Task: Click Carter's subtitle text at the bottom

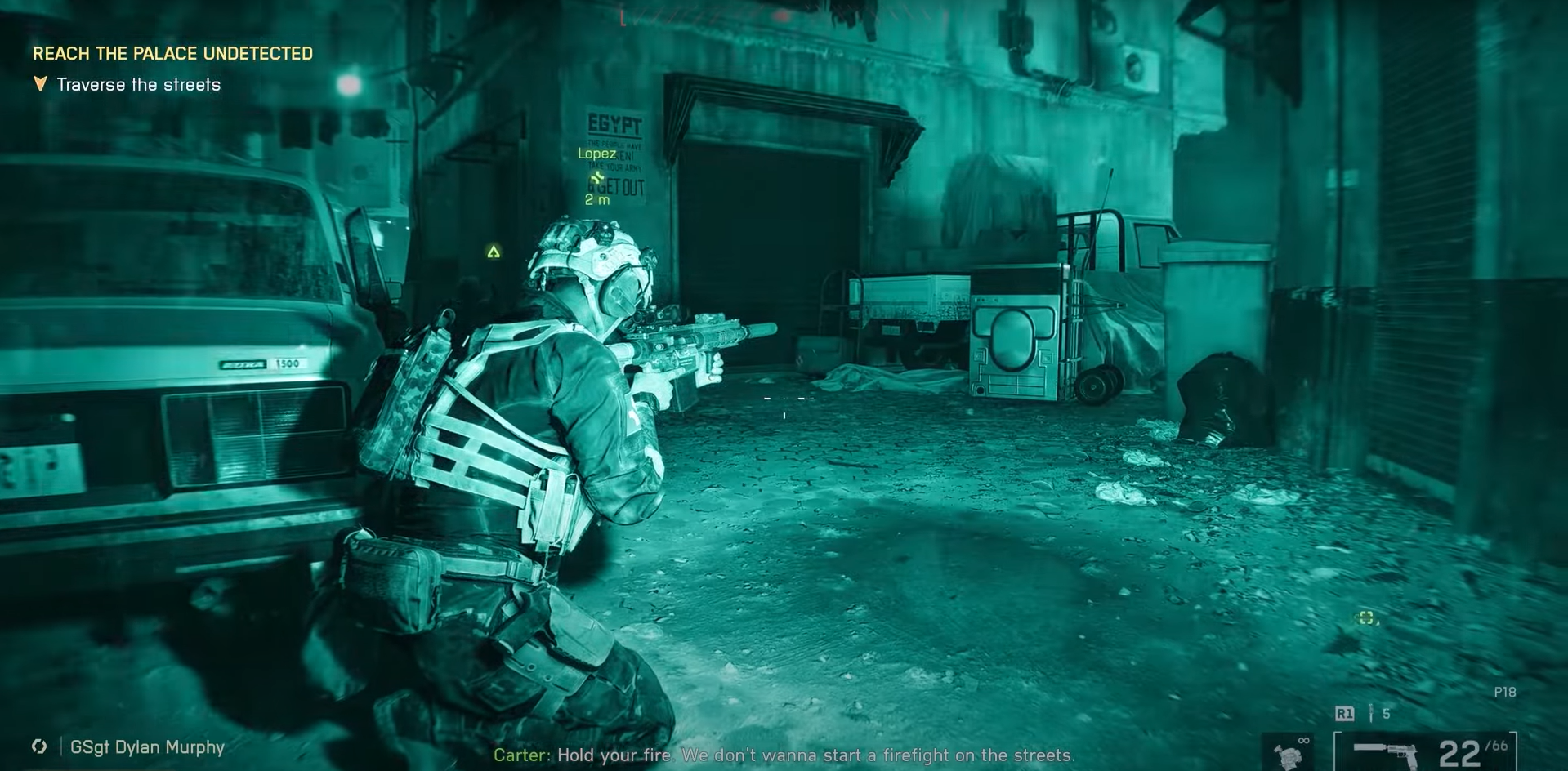Action: [x=784, y=755]
